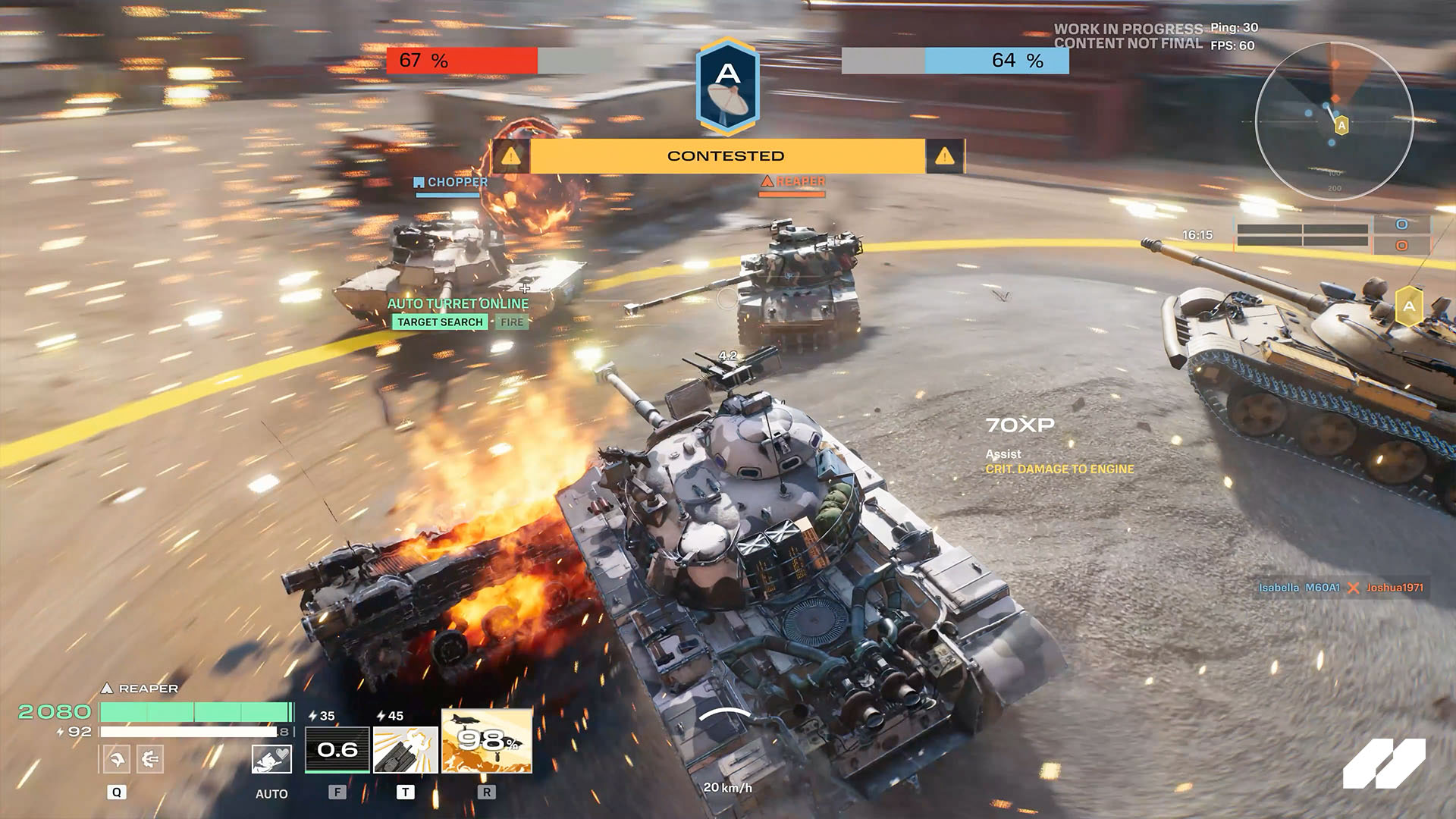Select the ability on 0.6 cooldown
The image size is (1456, 819).
tap(337, 749)
